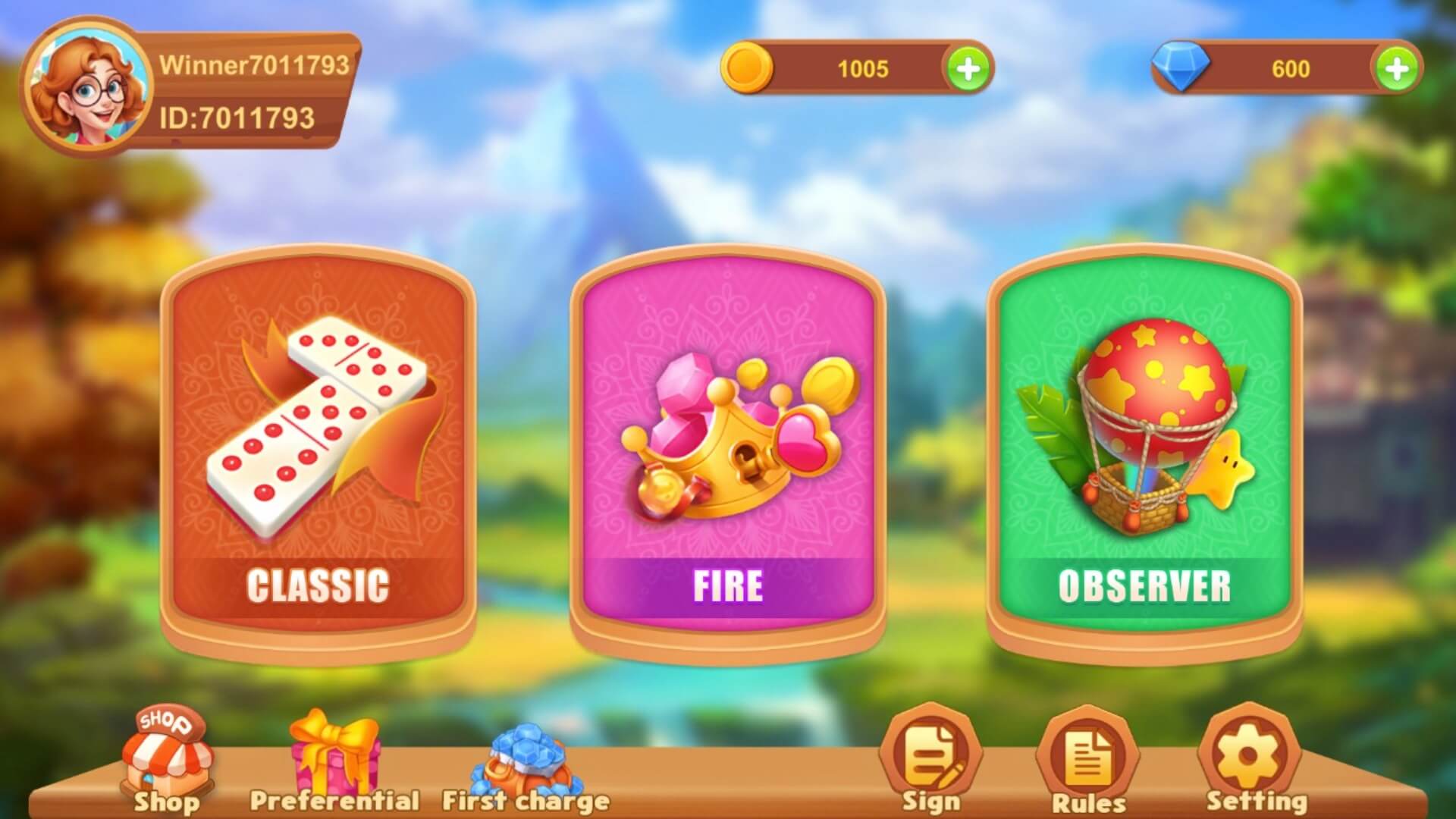Add more gold coins with the plus button
1456x819 pixels.
968,69
